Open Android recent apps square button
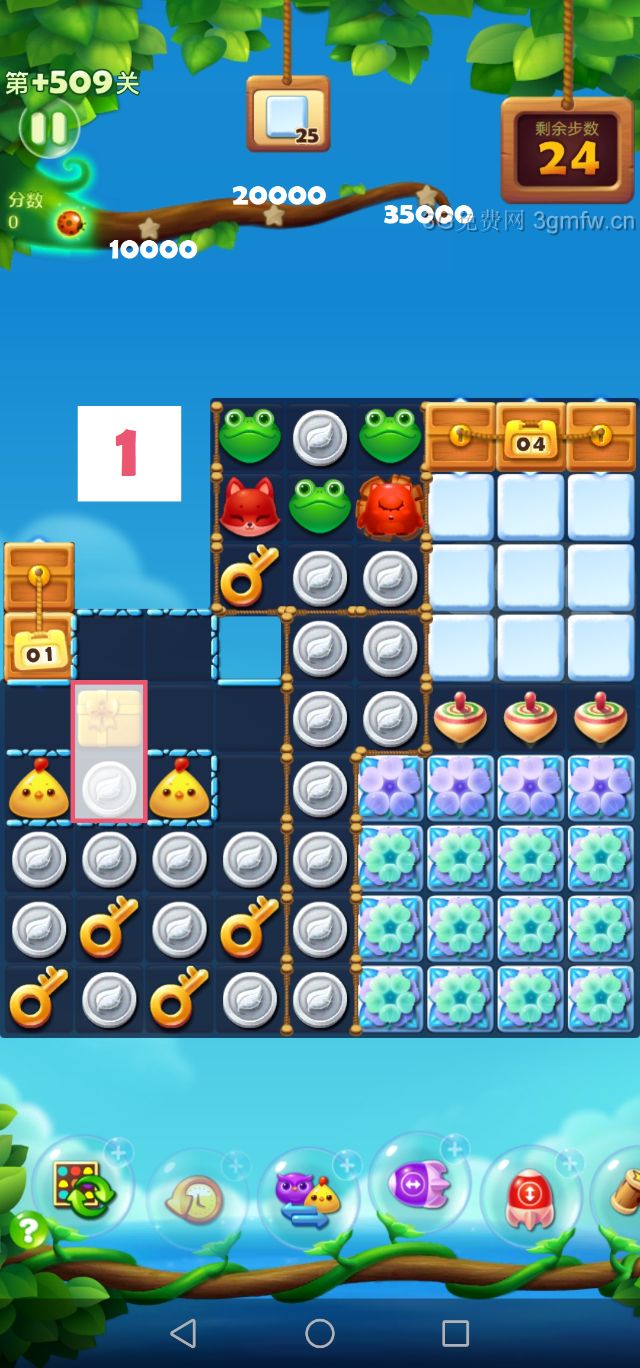 click(455, 1332)
